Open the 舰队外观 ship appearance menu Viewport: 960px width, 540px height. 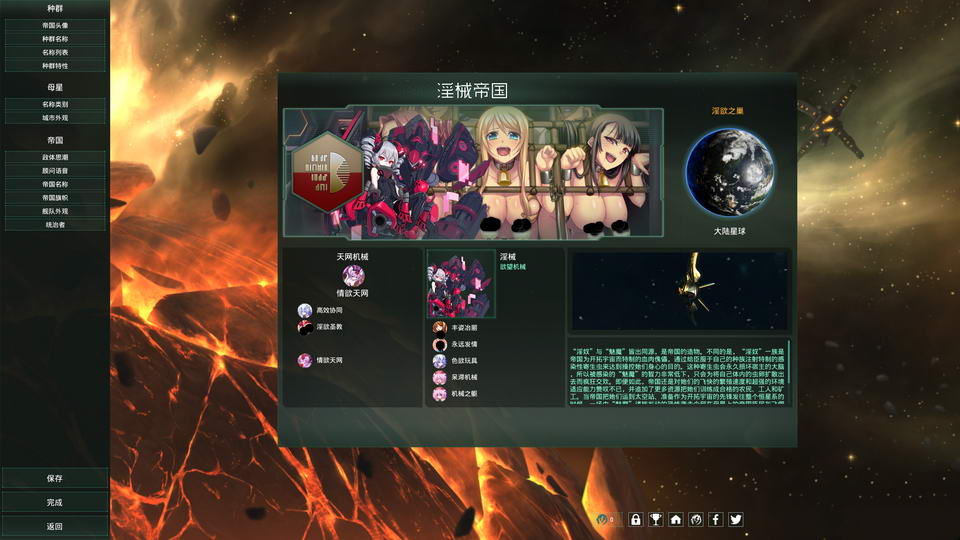click(x=55, y=212)
